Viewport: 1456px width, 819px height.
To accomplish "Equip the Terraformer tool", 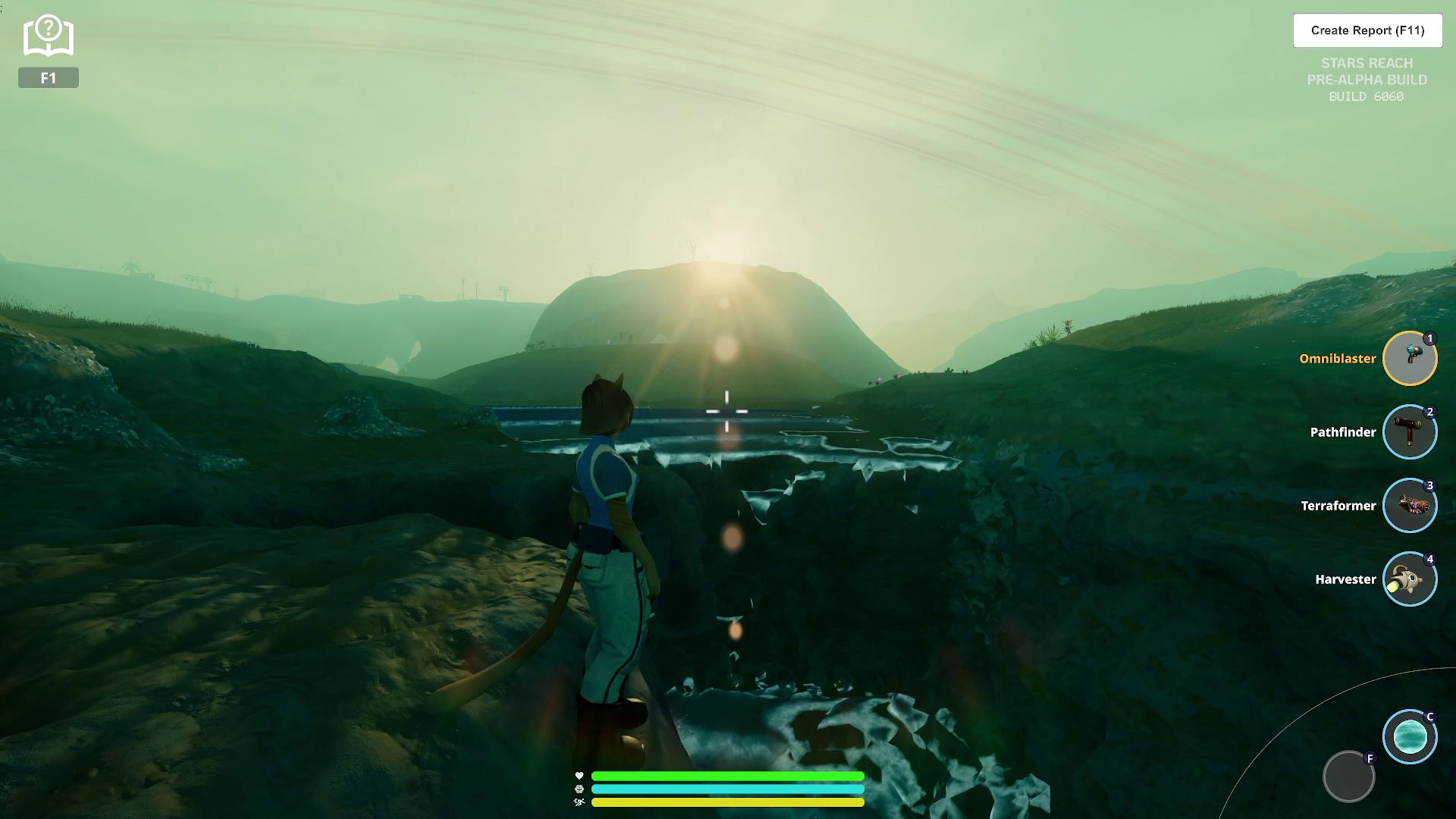I will [x=1409, y=506].
